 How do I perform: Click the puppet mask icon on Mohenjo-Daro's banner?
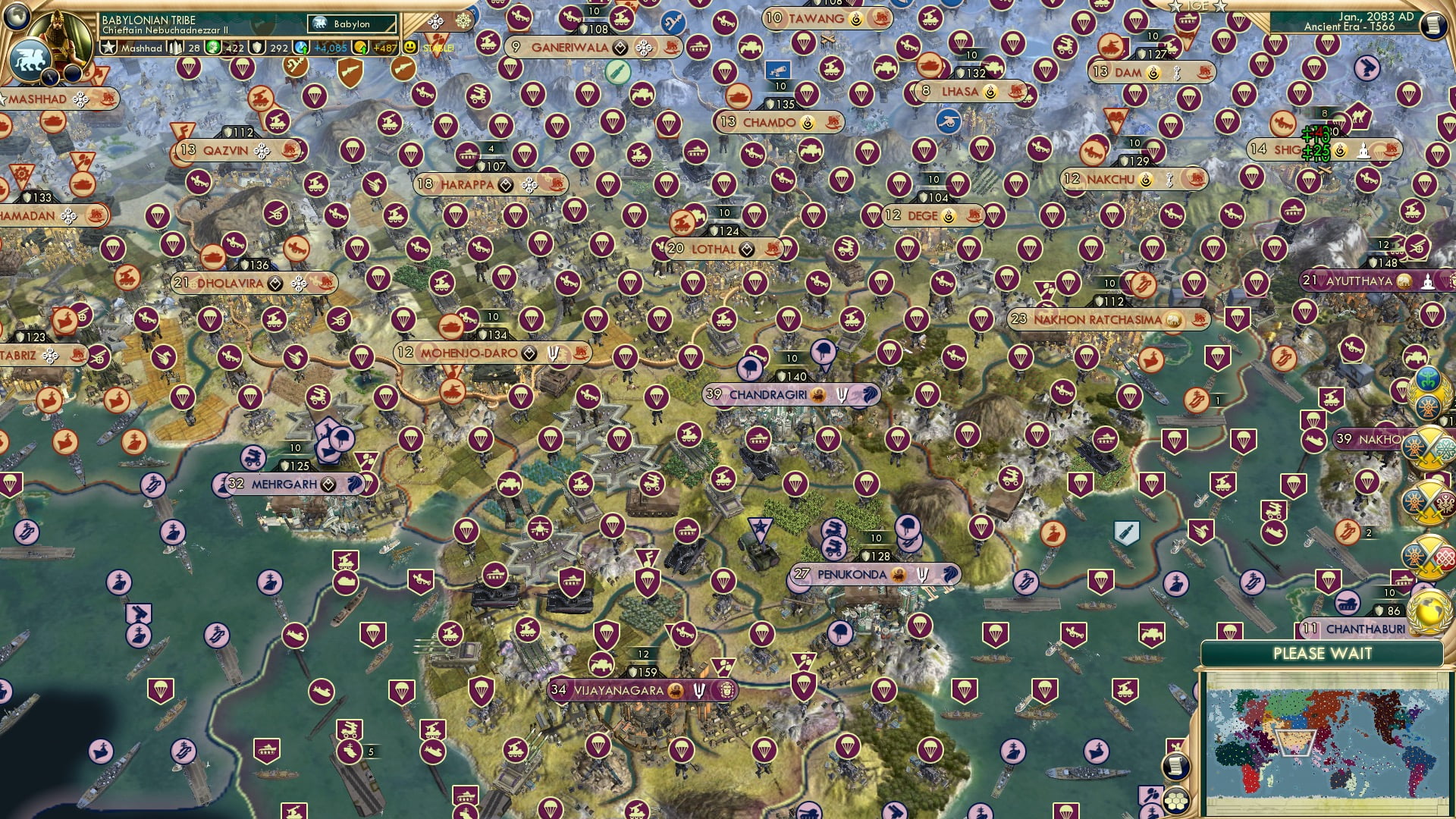click(x=554, y=353)
